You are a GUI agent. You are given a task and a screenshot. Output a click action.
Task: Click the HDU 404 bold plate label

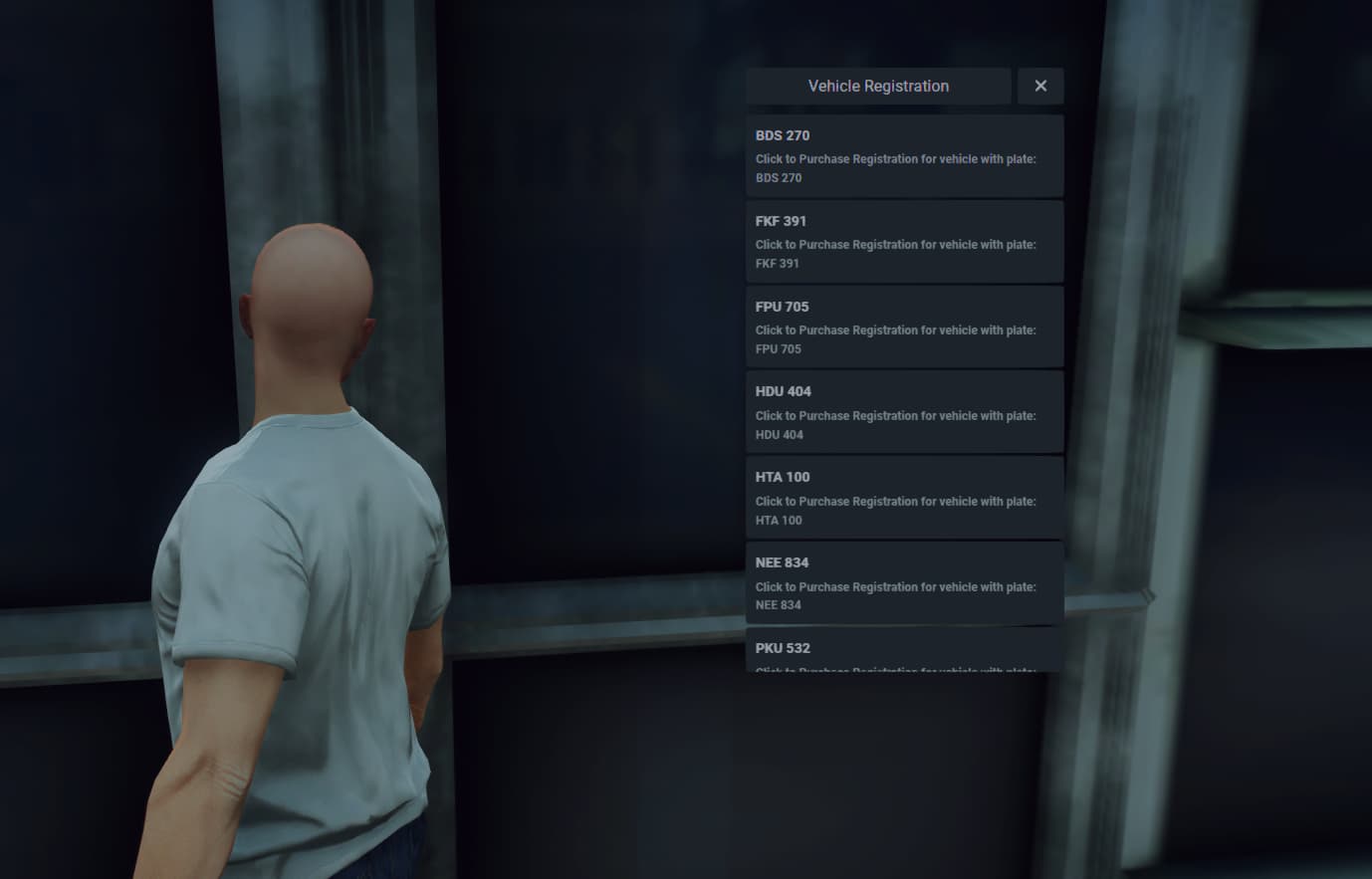pyautogui.click(x=783, y=391)
